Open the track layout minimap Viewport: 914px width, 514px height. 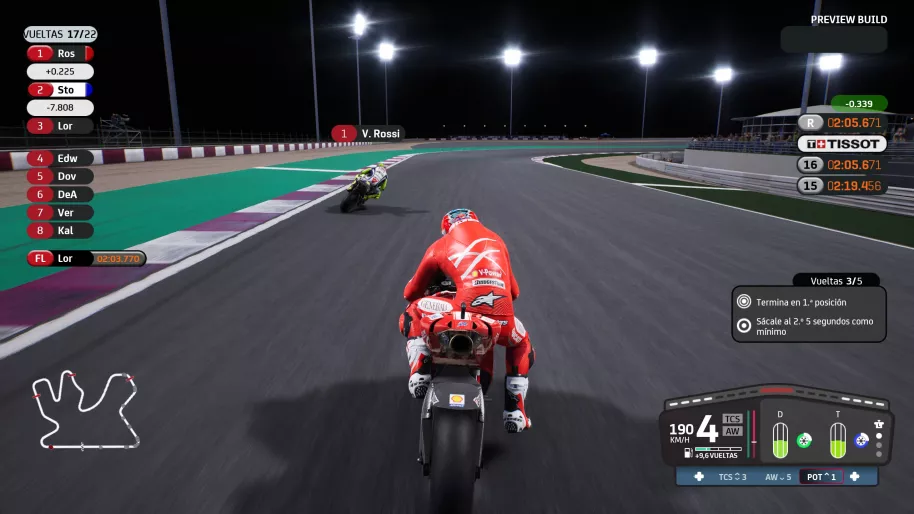(x=86, y=410)
